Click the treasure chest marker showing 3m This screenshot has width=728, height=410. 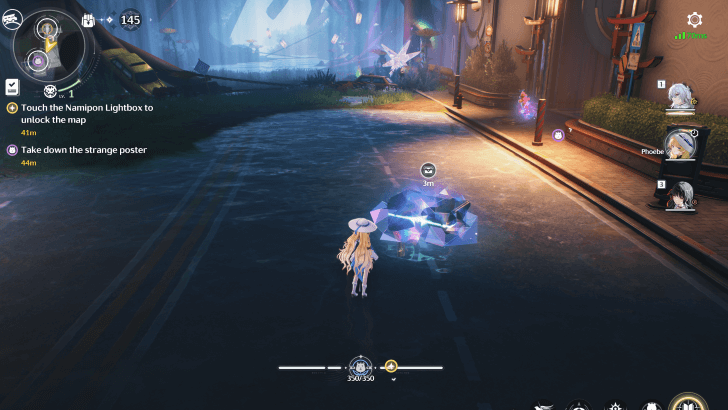click(428, 170)
